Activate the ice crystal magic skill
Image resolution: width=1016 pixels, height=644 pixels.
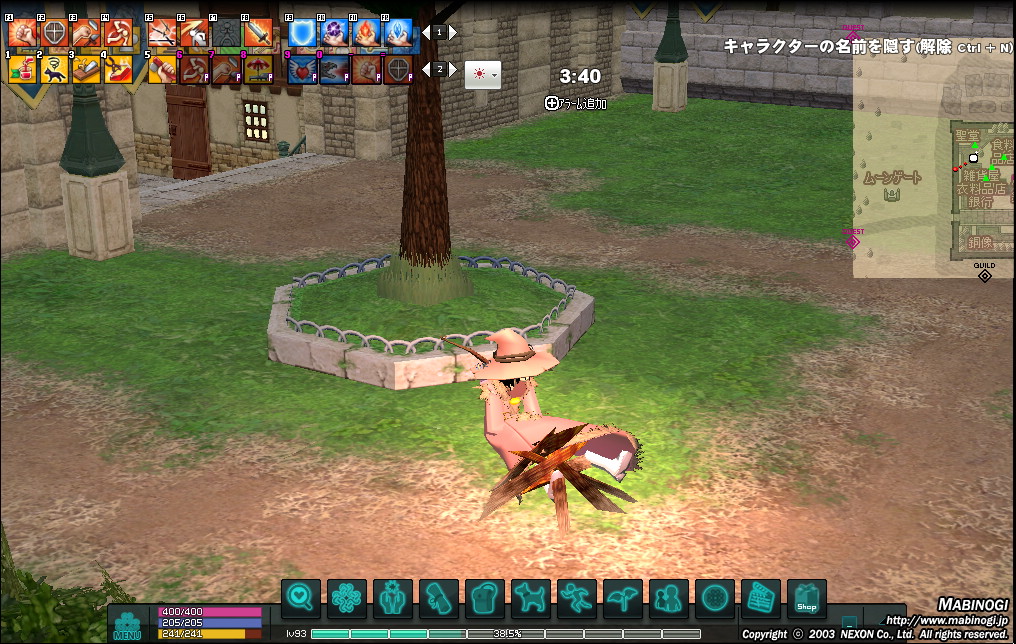coord(399,34)
